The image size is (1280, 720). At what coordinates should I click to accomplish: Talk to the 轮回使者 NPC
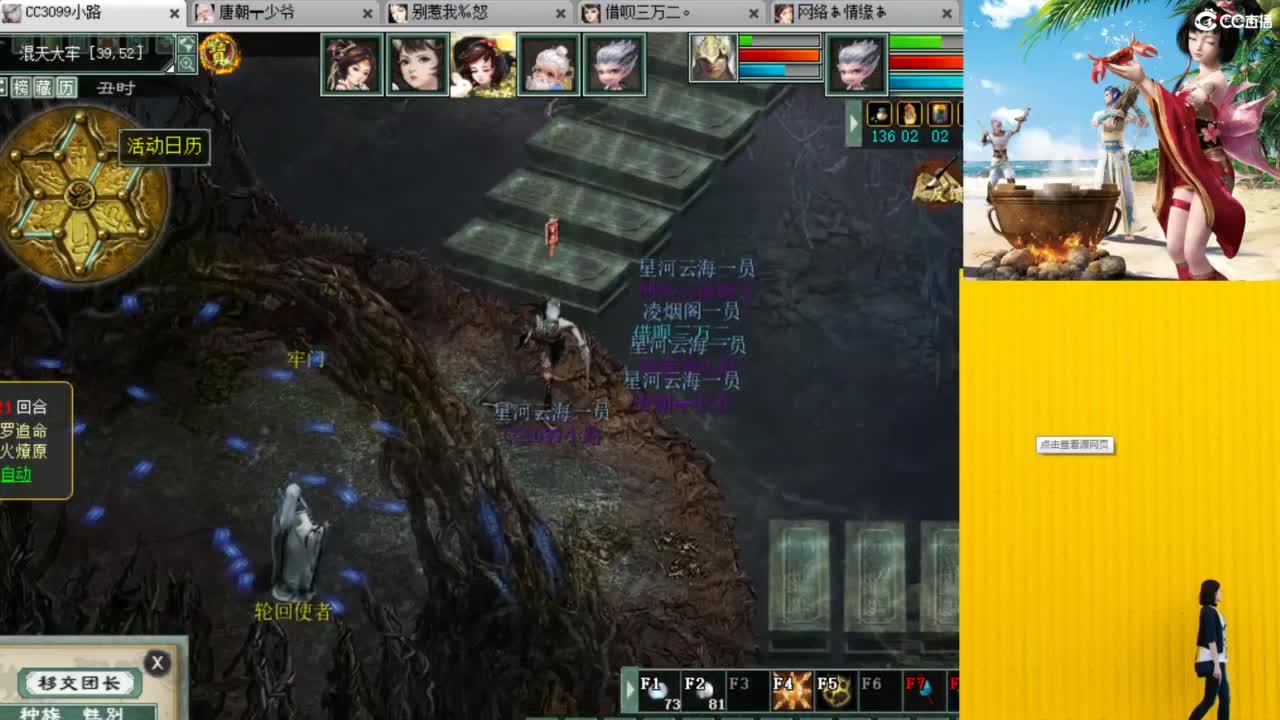click(x=292, y=550)
